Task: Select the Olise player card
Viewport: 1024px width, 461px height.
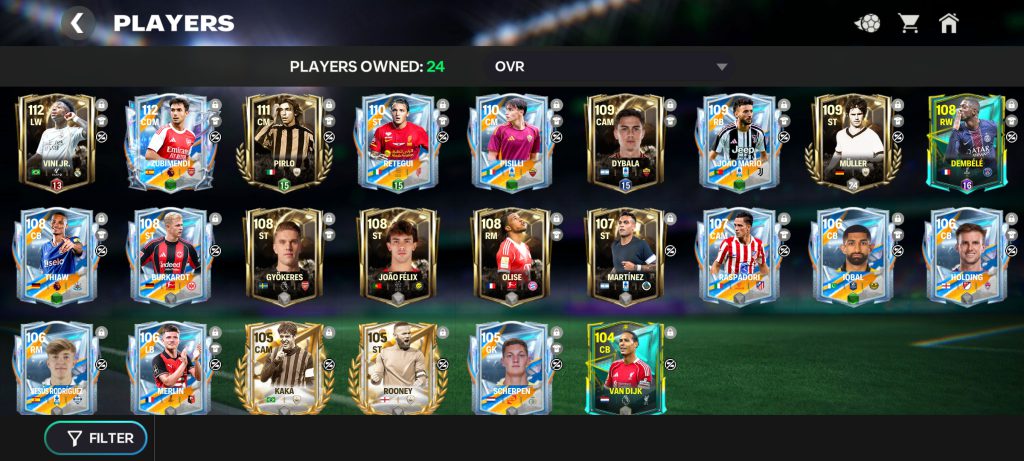Action: (510, 256)
